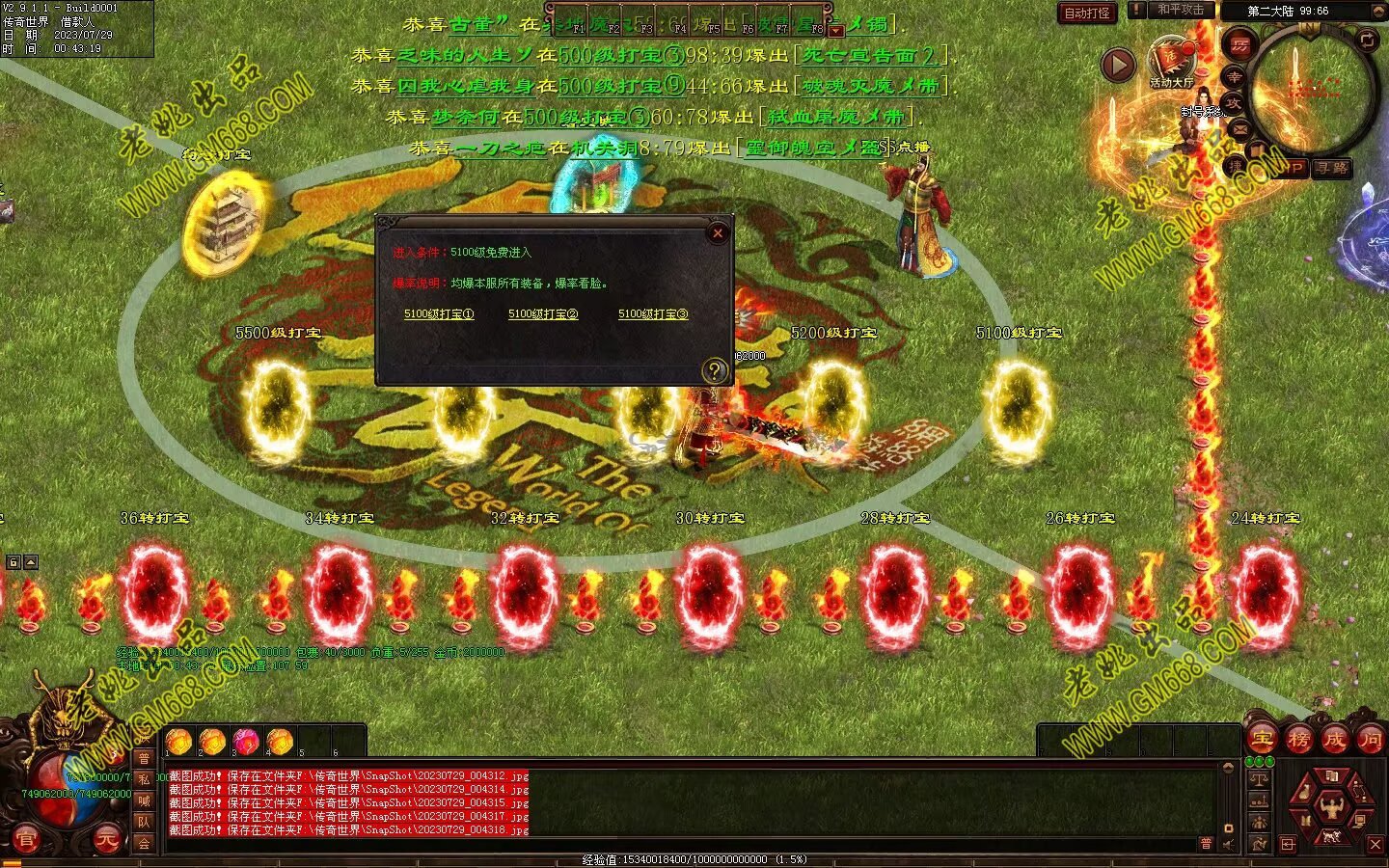The image size is (1389, 868).
Task: Click the round play arrow button
Action: click(1118, 66)
